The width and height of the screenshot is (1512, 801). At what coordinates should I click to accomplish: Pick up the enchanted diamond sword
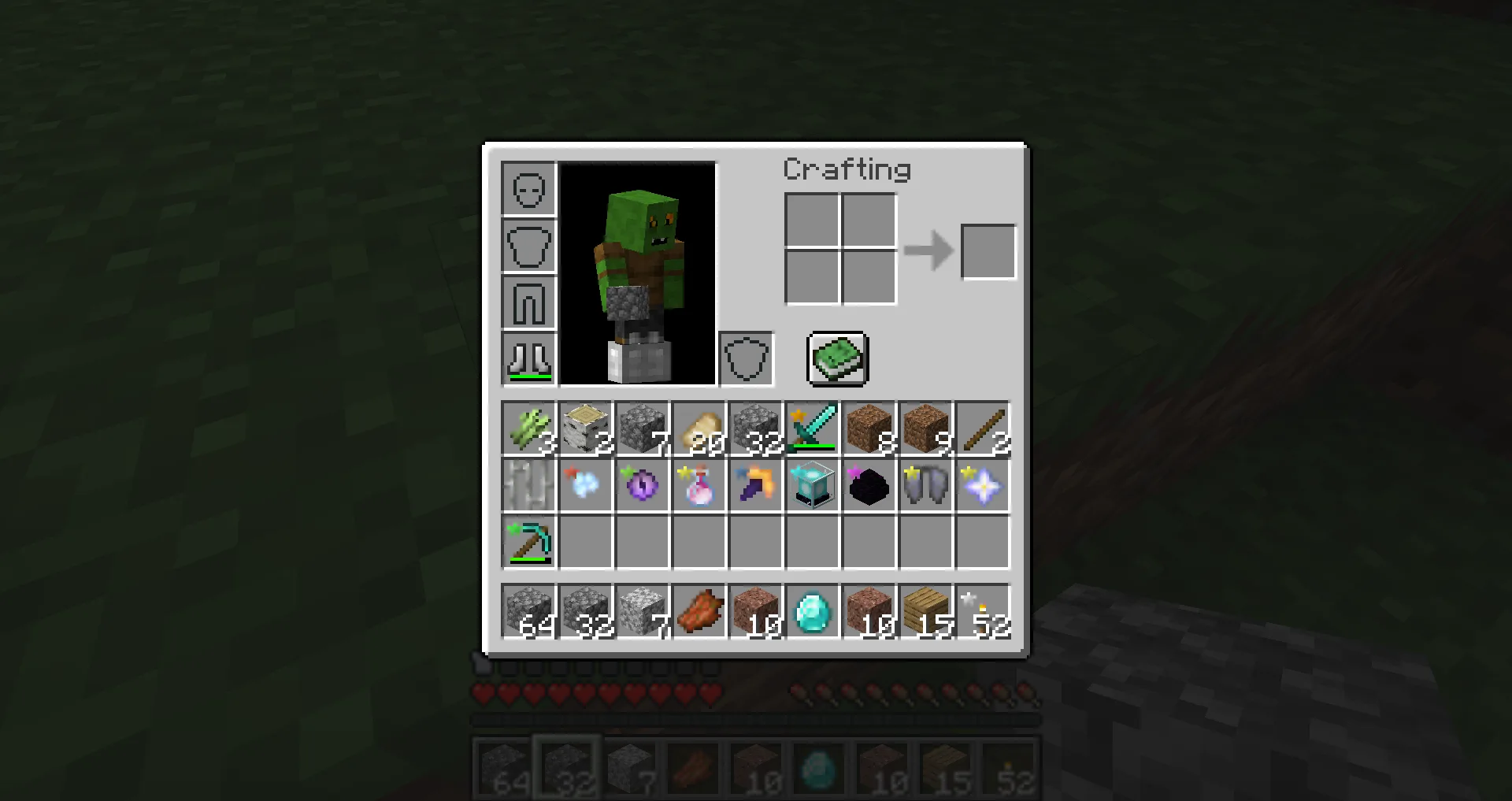812,429
